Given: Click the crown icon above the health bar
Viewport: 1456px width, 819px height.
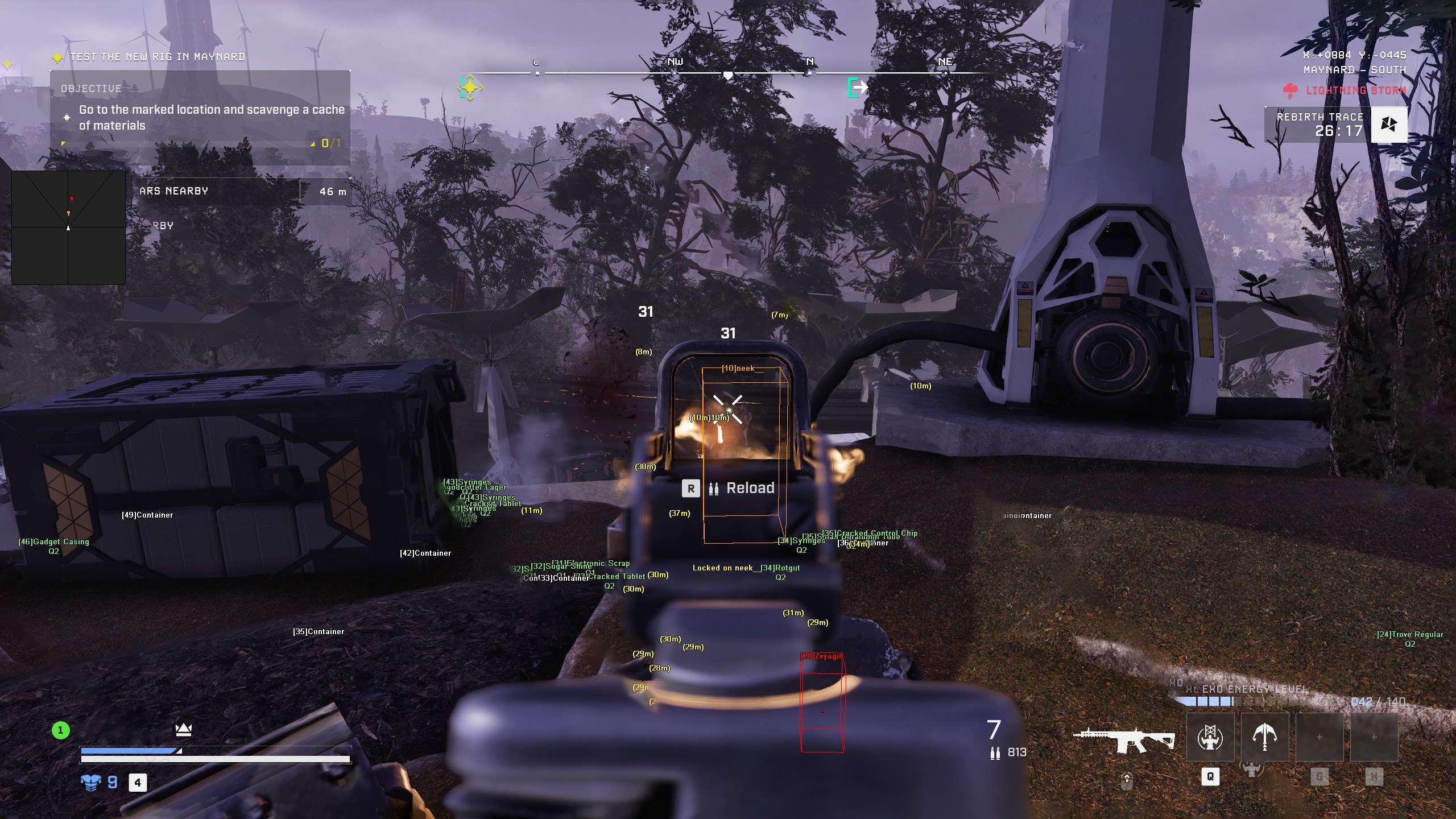Looking at the screenshot, I should click(183, 729).
